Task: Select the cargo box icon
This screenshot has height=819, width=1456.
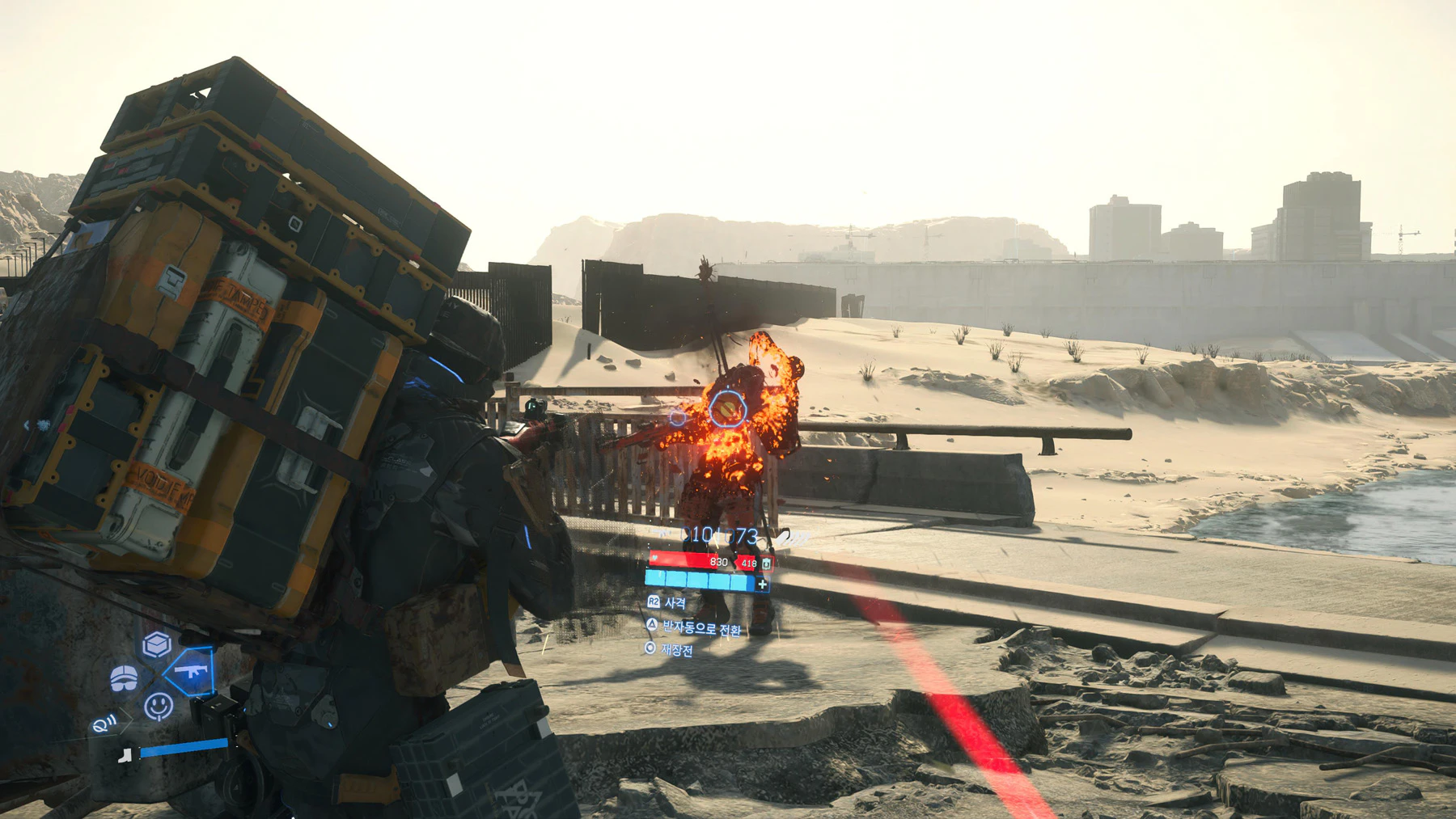Action: point(156,644)
